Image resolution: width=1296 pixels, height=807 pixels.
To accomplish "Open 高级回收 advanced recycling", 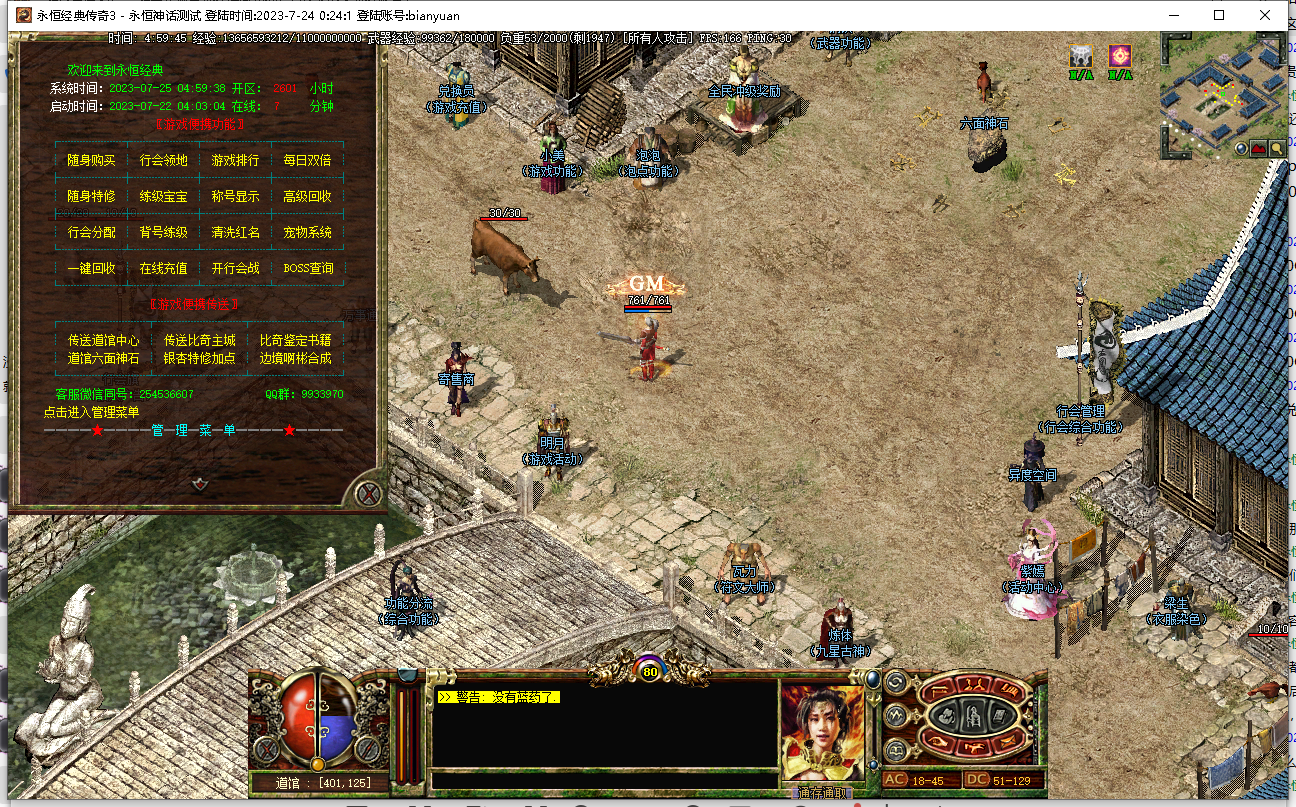I will coord(307,196).
